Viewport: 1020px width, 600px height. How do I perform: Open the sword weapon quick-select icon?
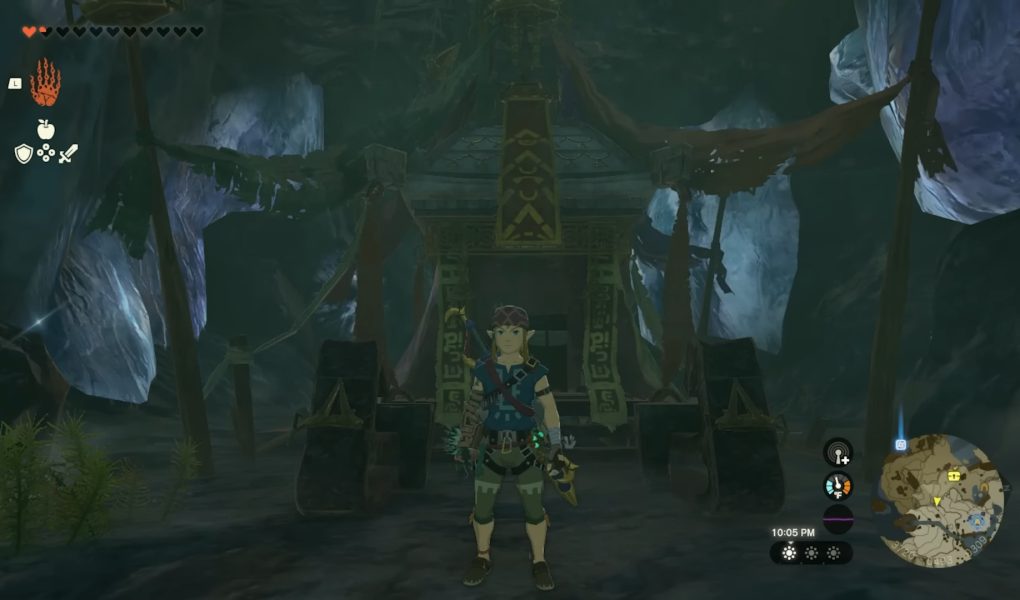pos(67,153)
